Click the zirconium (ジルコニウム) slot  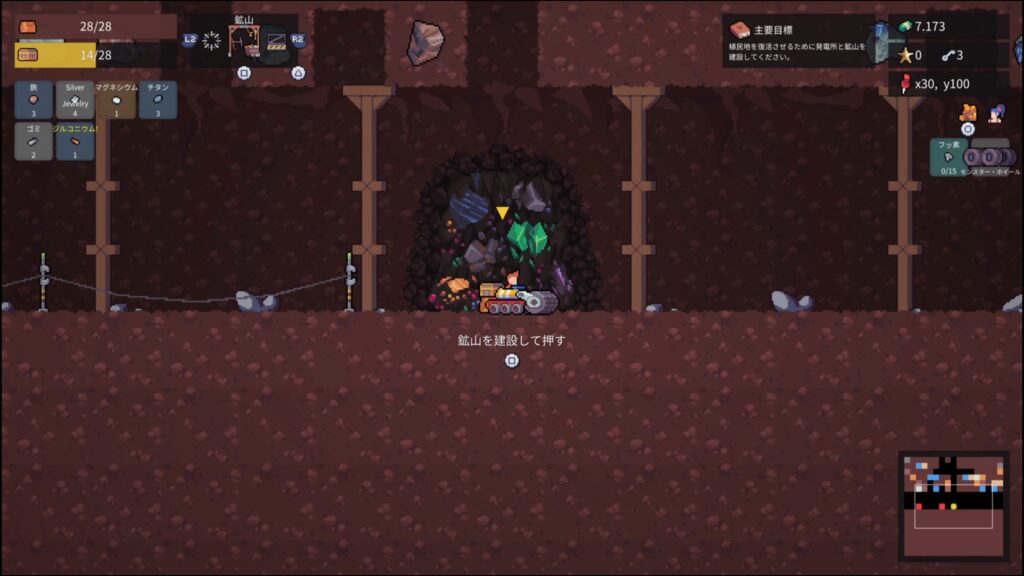[75, 141]
